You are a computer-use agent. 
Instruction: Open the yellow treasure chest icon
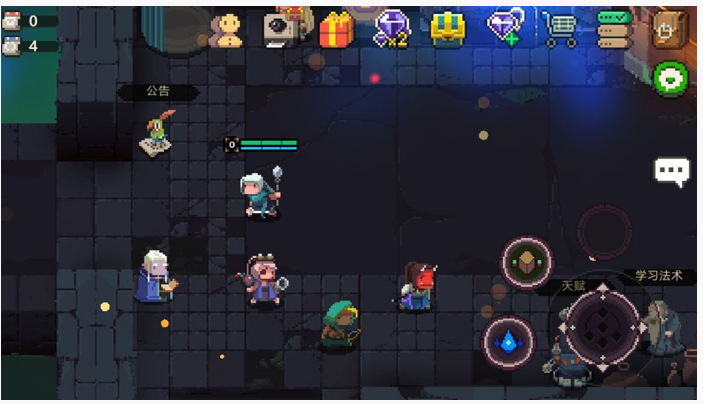pyautogui.click(x=447, y=29)
